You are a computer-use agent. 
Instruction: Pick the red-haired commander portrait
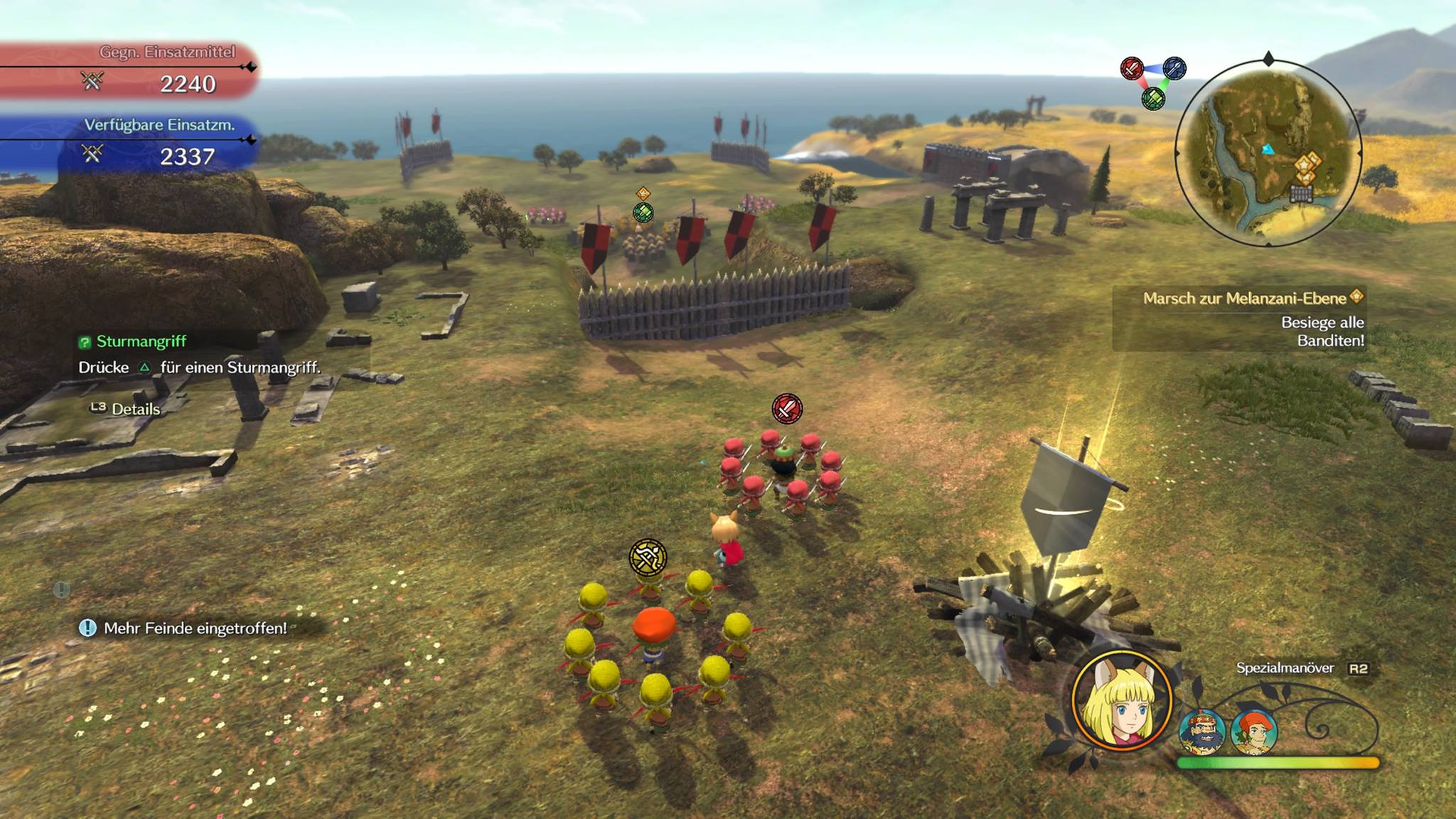coord(1254,732)
